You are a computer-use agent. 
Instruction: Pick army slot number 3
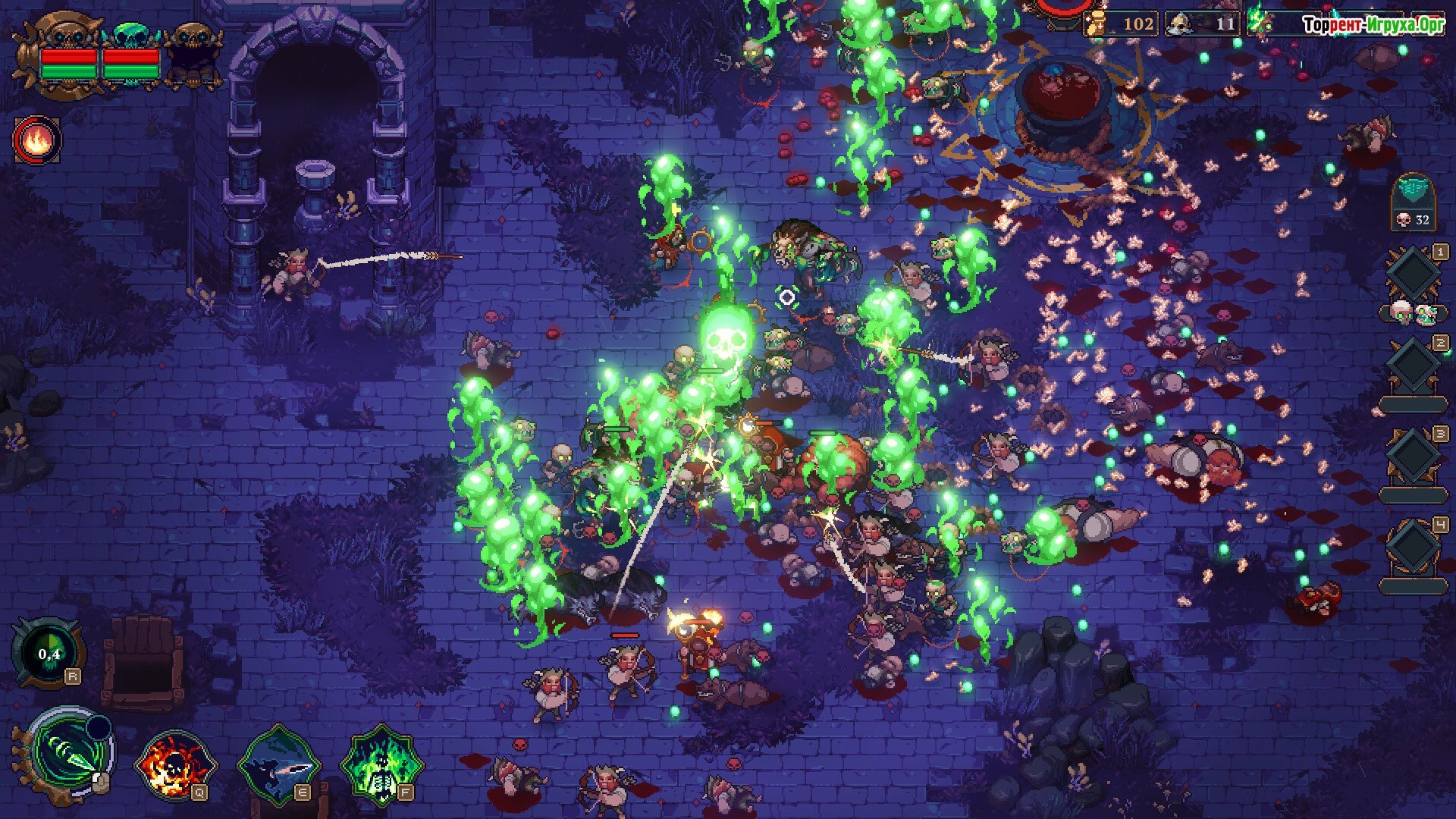(1414, 458)
